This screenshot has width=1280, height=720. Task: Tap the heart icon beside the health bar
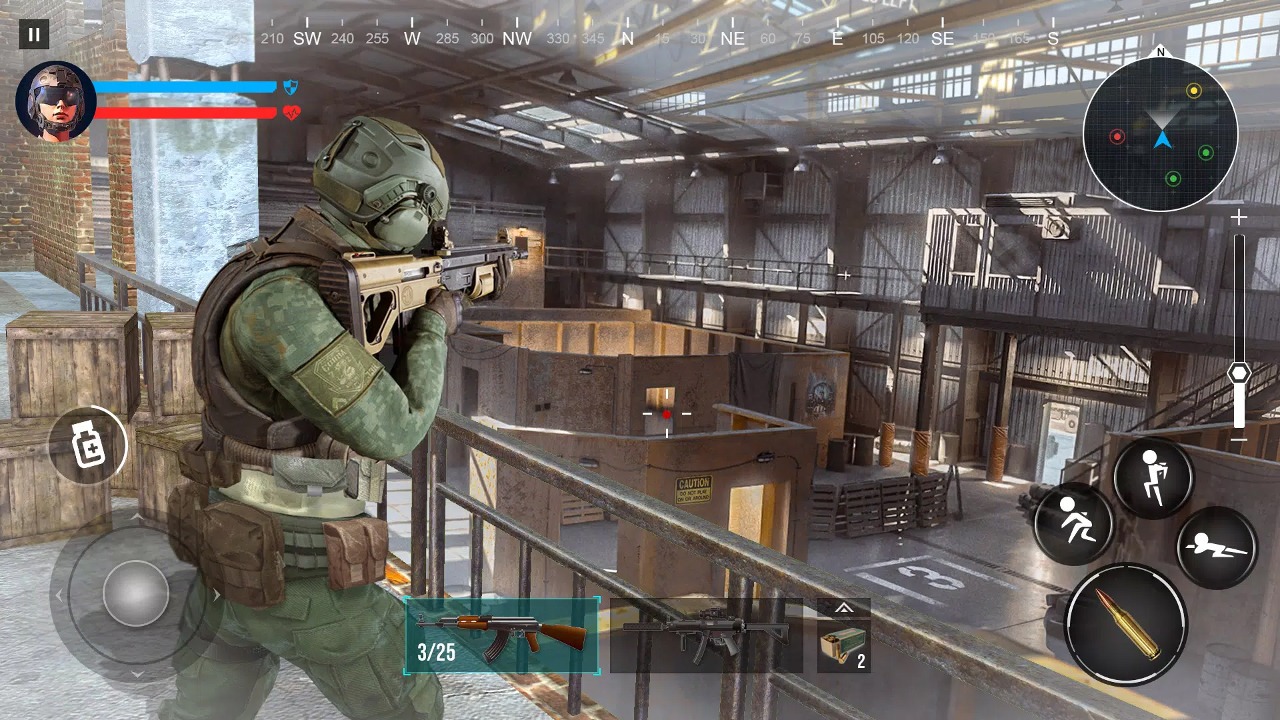pos(291,113)
